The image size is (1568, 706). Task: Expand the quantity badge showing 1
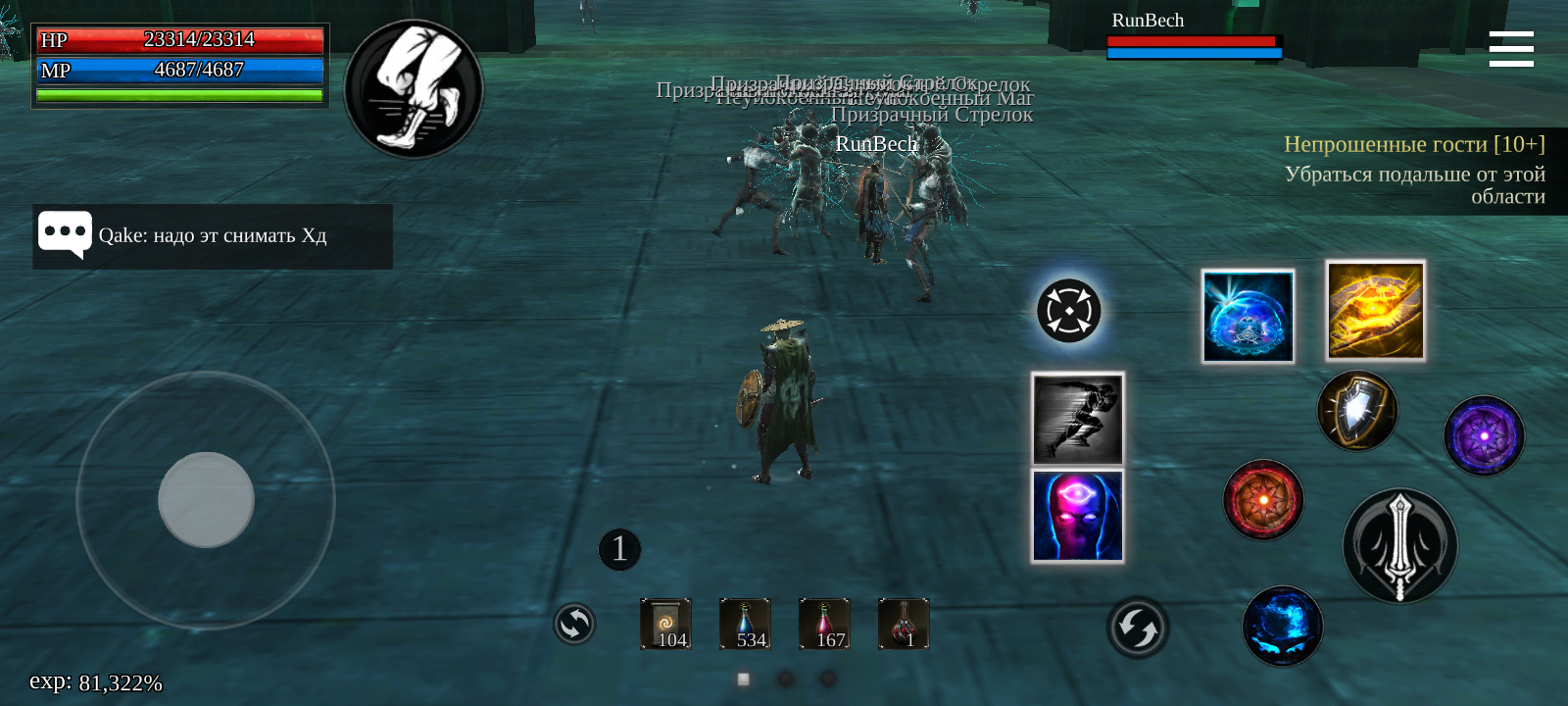coord(617,549)
